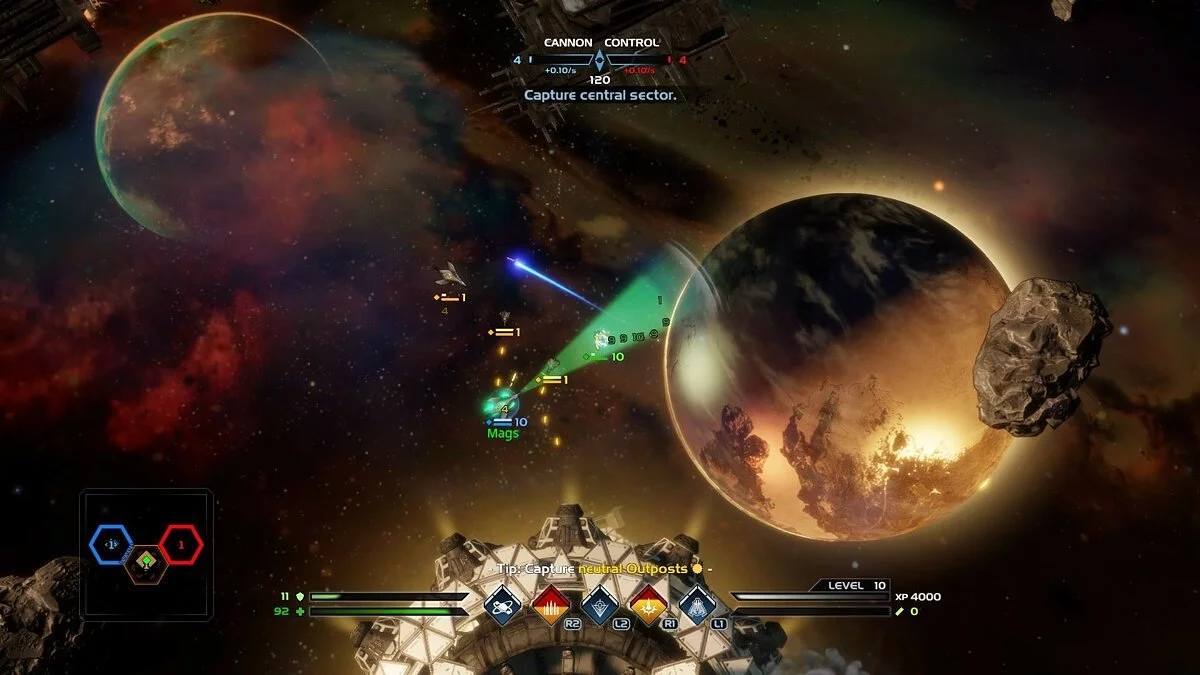The width and height of the screenshot is (1200, 675).
Task: Choose the central neutral sector on minimap
Action: click(146, 563)
